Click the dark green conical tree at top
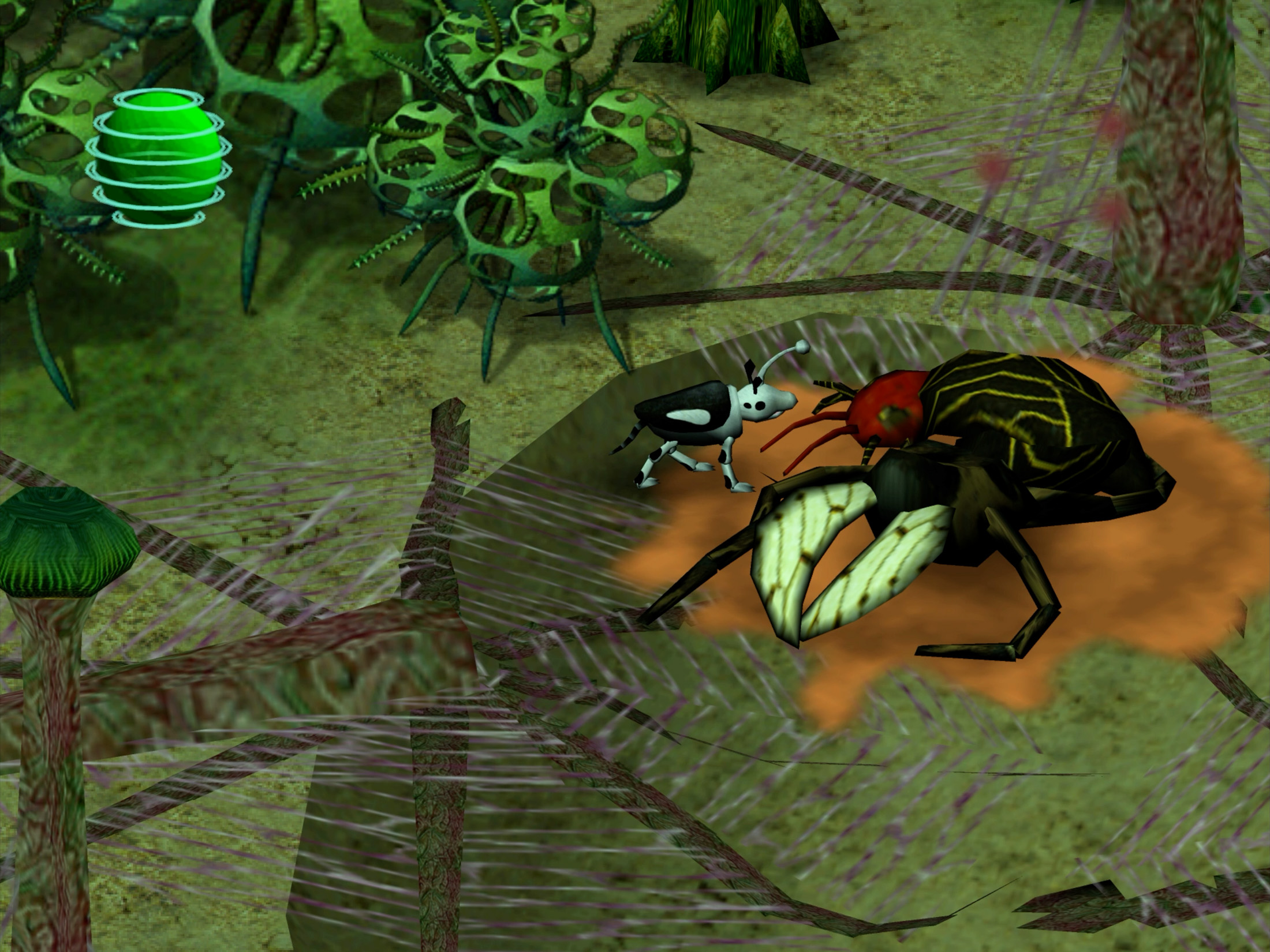 733,40
